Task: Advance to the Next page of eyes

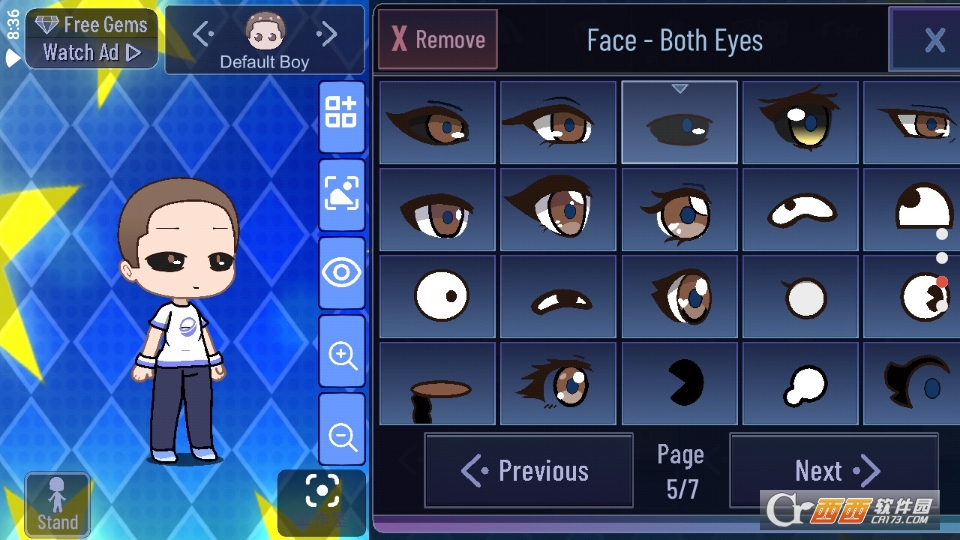Action: 834,471
